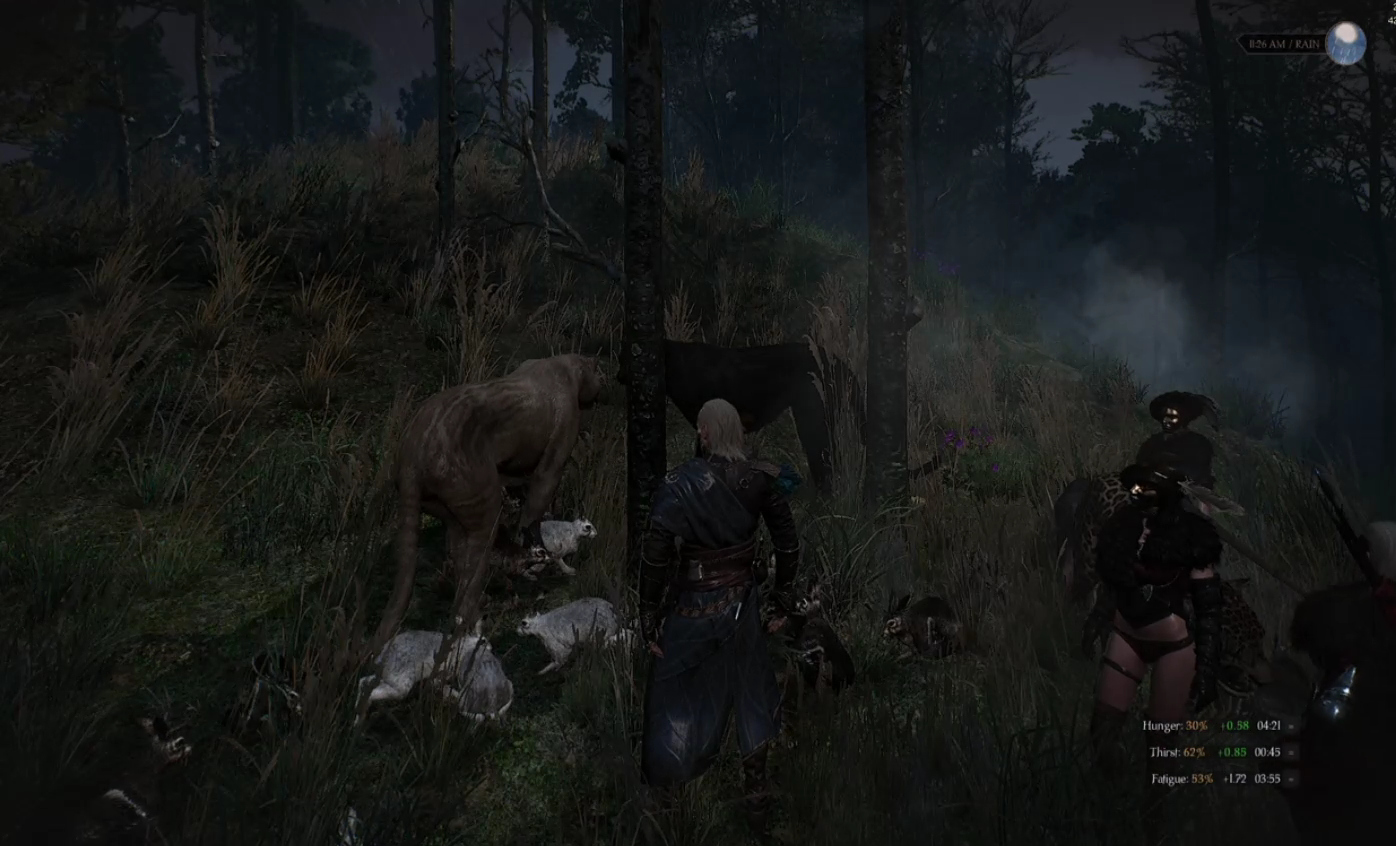This screenshot has width=1396, height=846.
Task: Click the small box beside Fatigue row
Action: click(1292, 779)
